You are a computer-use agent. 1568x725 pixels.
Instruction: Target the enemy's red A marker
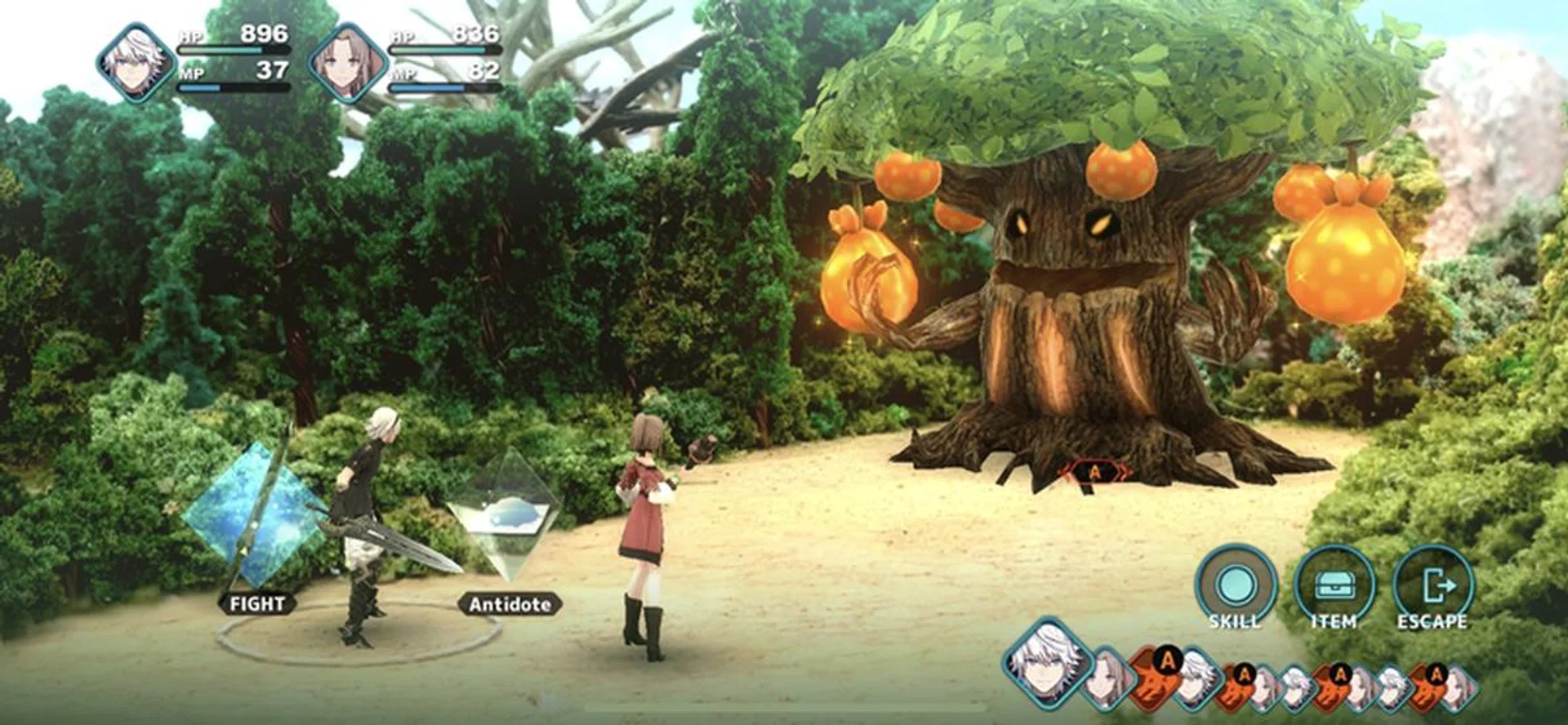(x=1095, y=473)
